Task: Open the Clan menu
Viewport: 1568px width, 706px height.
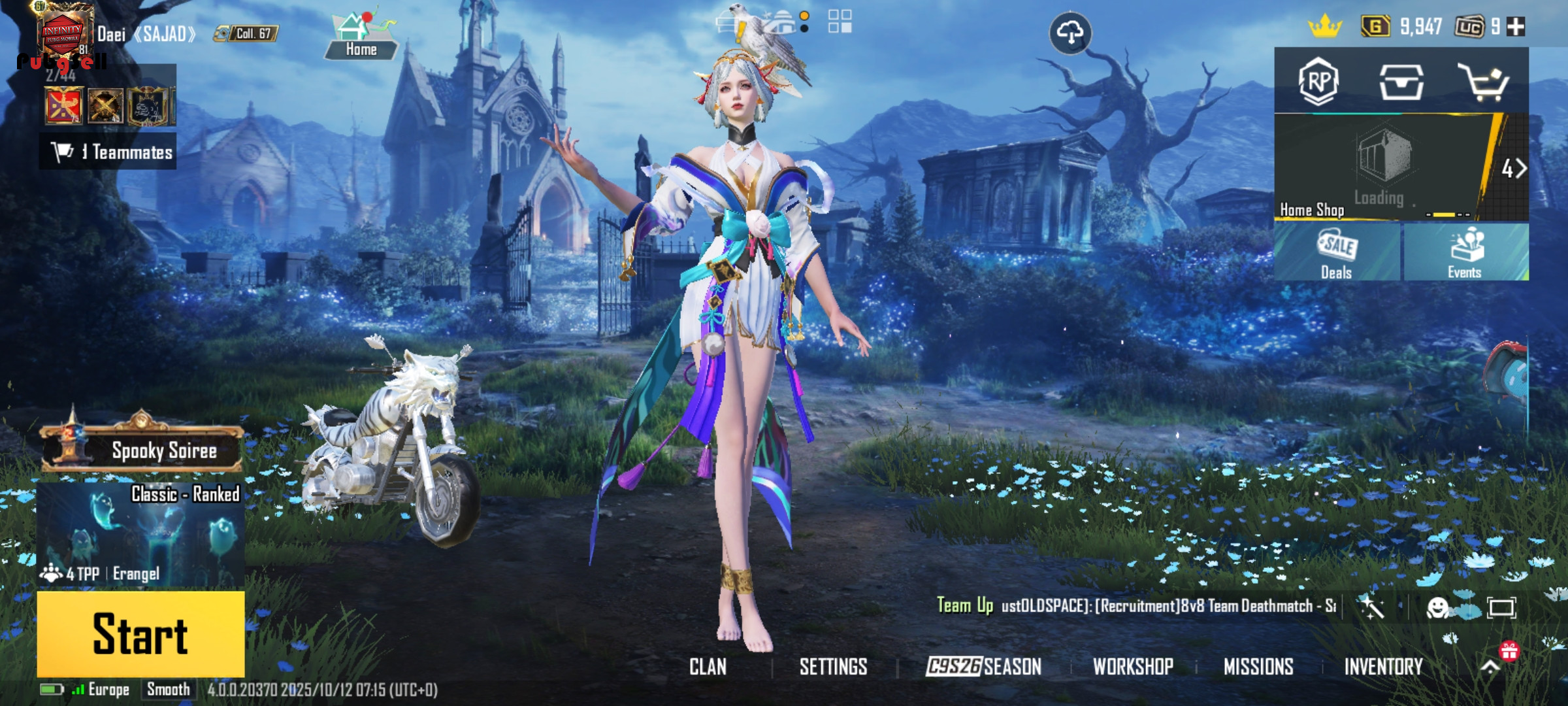Action: click(708, 667)
